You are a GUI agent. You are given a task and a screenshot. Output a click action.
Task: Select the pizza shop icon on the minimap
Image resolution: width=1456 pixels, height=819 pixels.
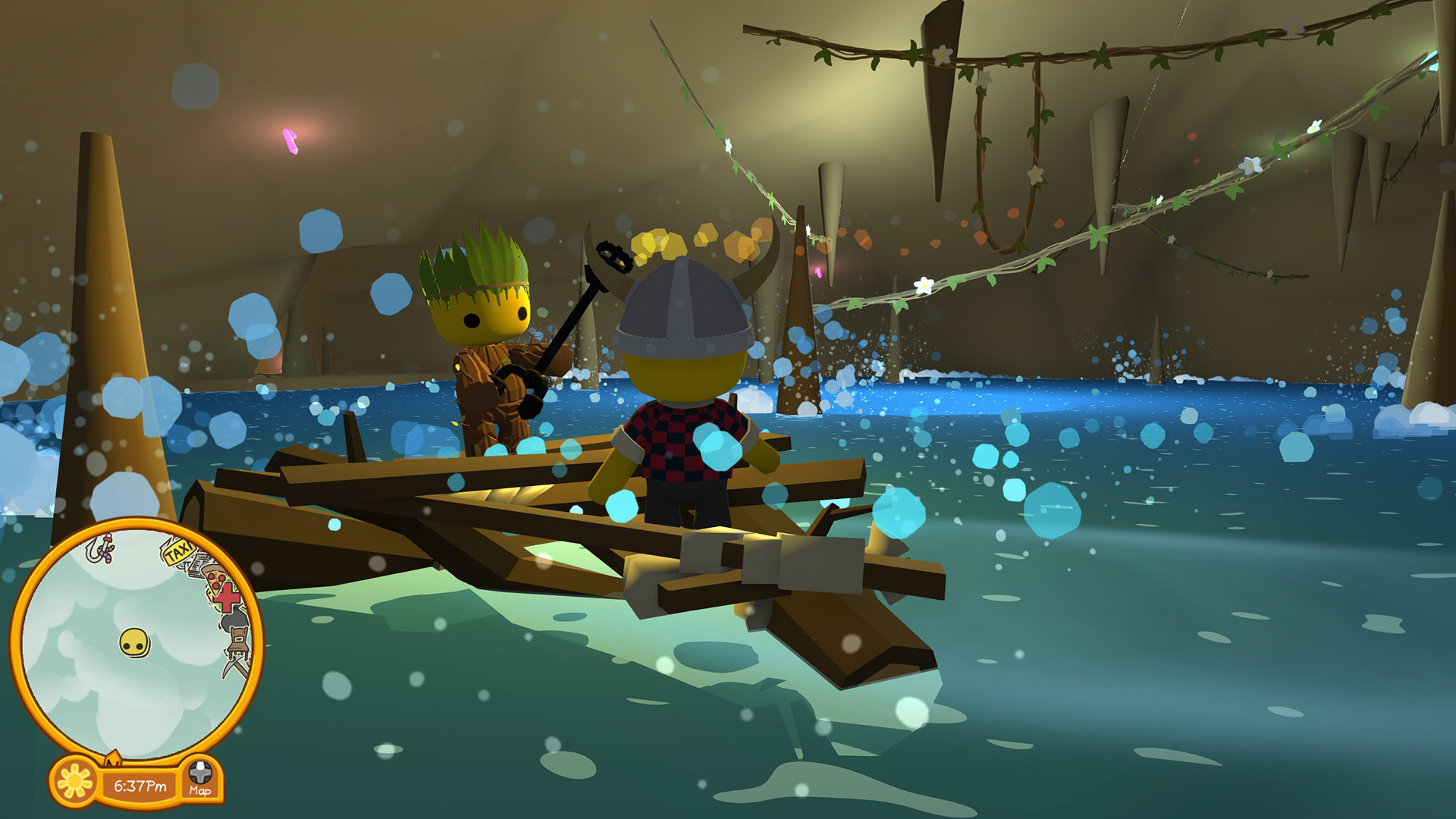215,579
